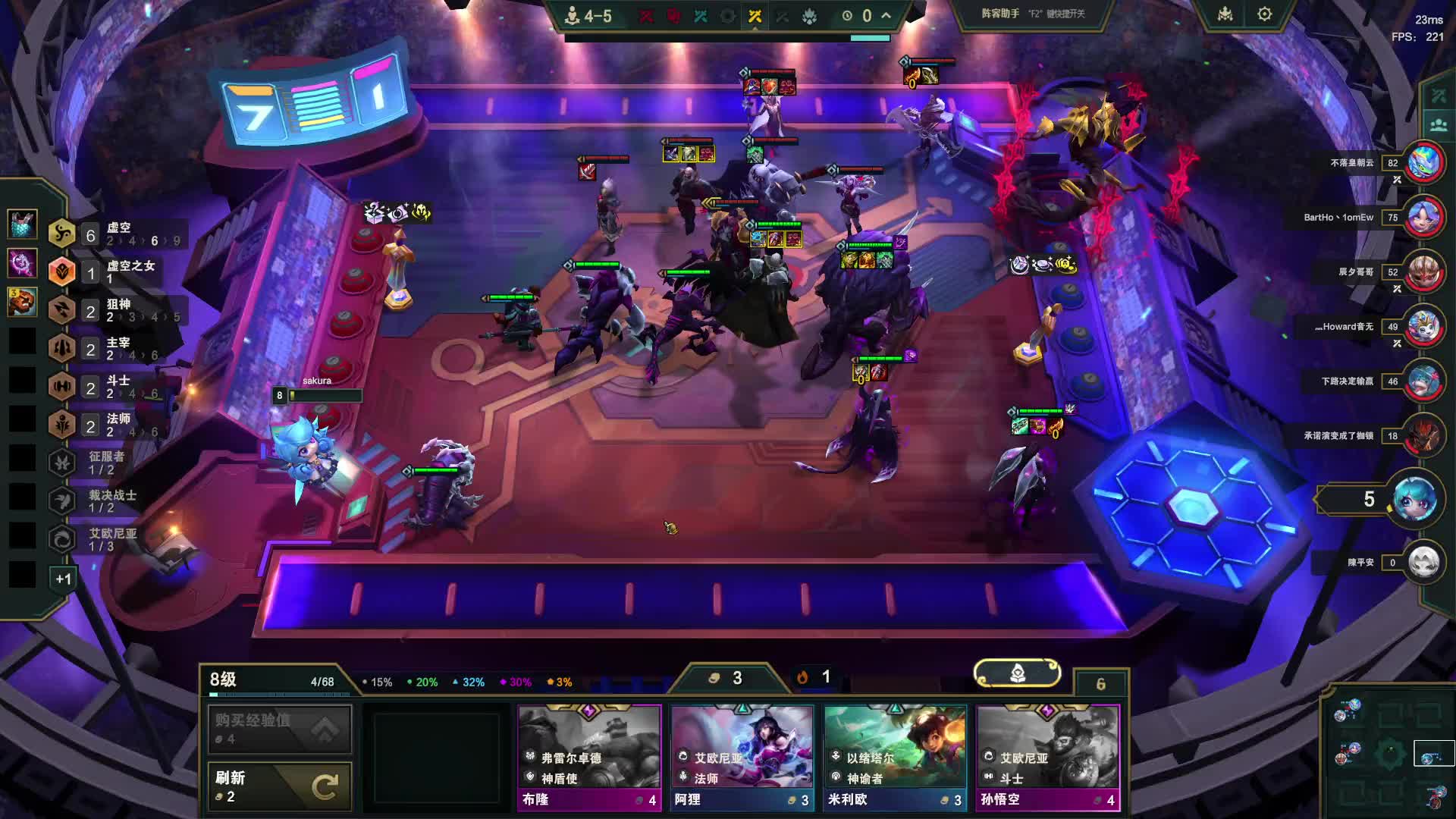Select player 陳平安 in the scoreboard
1456x819 pixels.
[1423, 563]
